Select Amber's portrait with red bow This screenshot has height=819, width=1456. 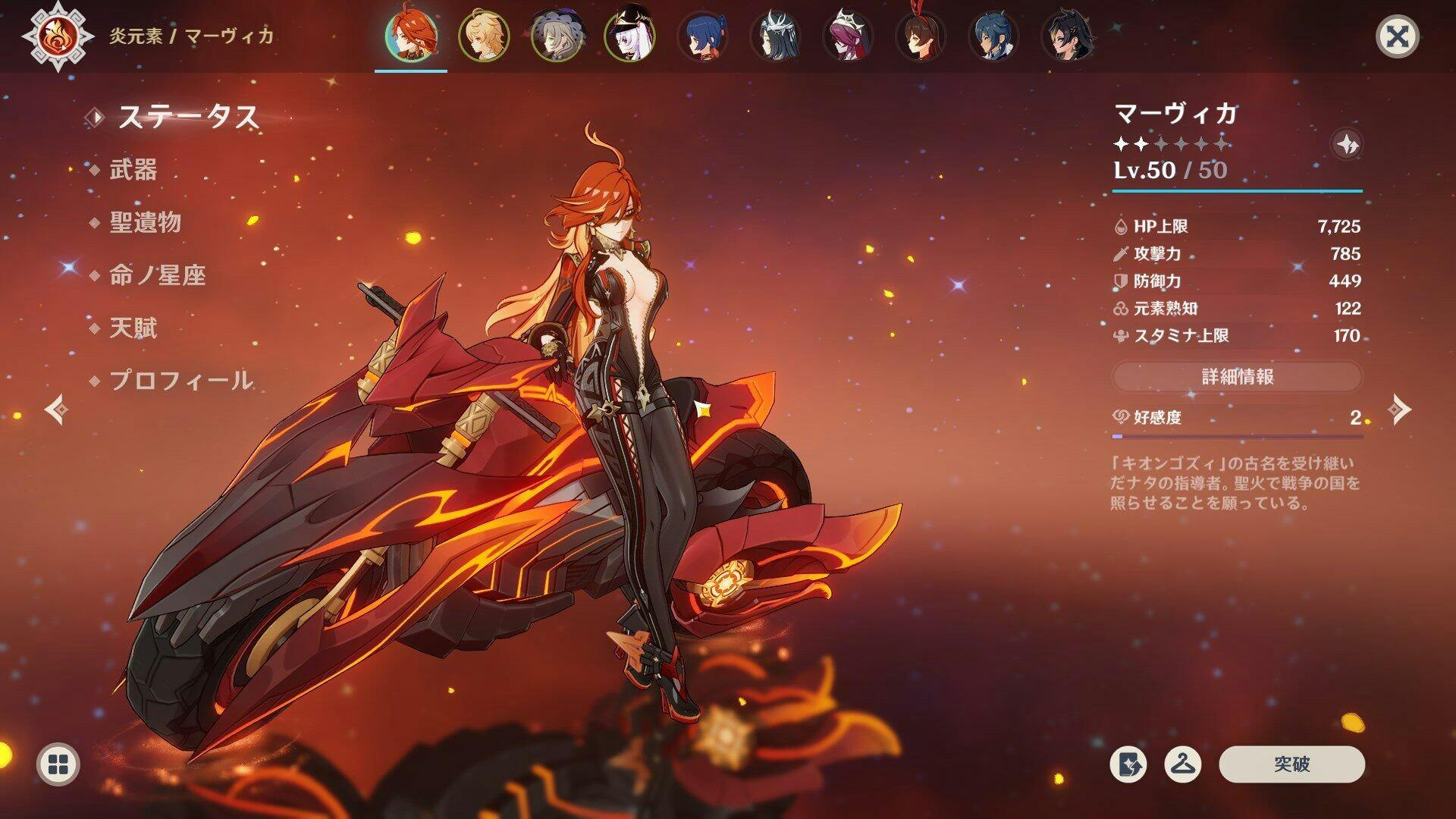coord(921,36)
